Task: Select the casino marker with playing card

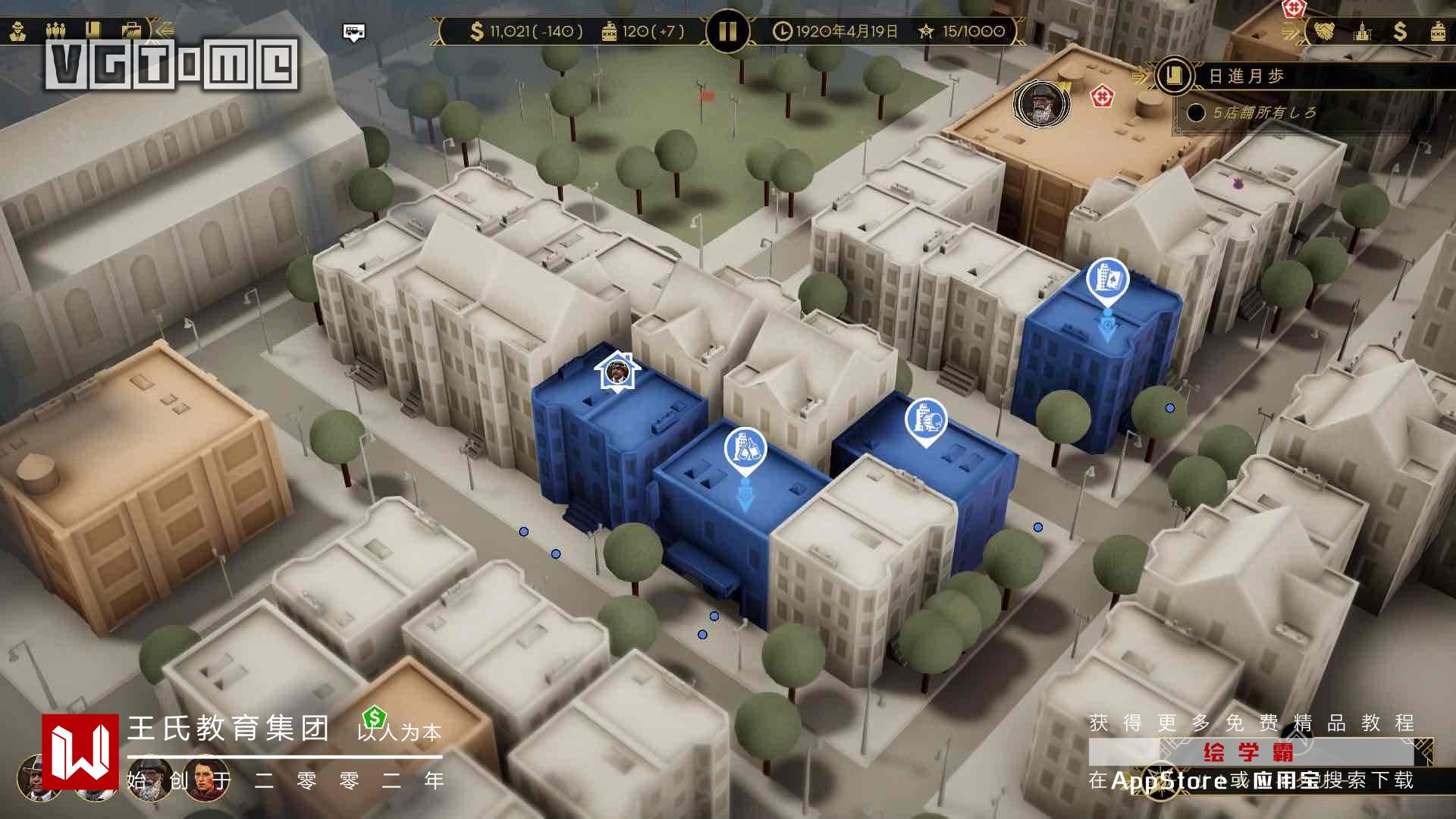Action: (1107, 279)
